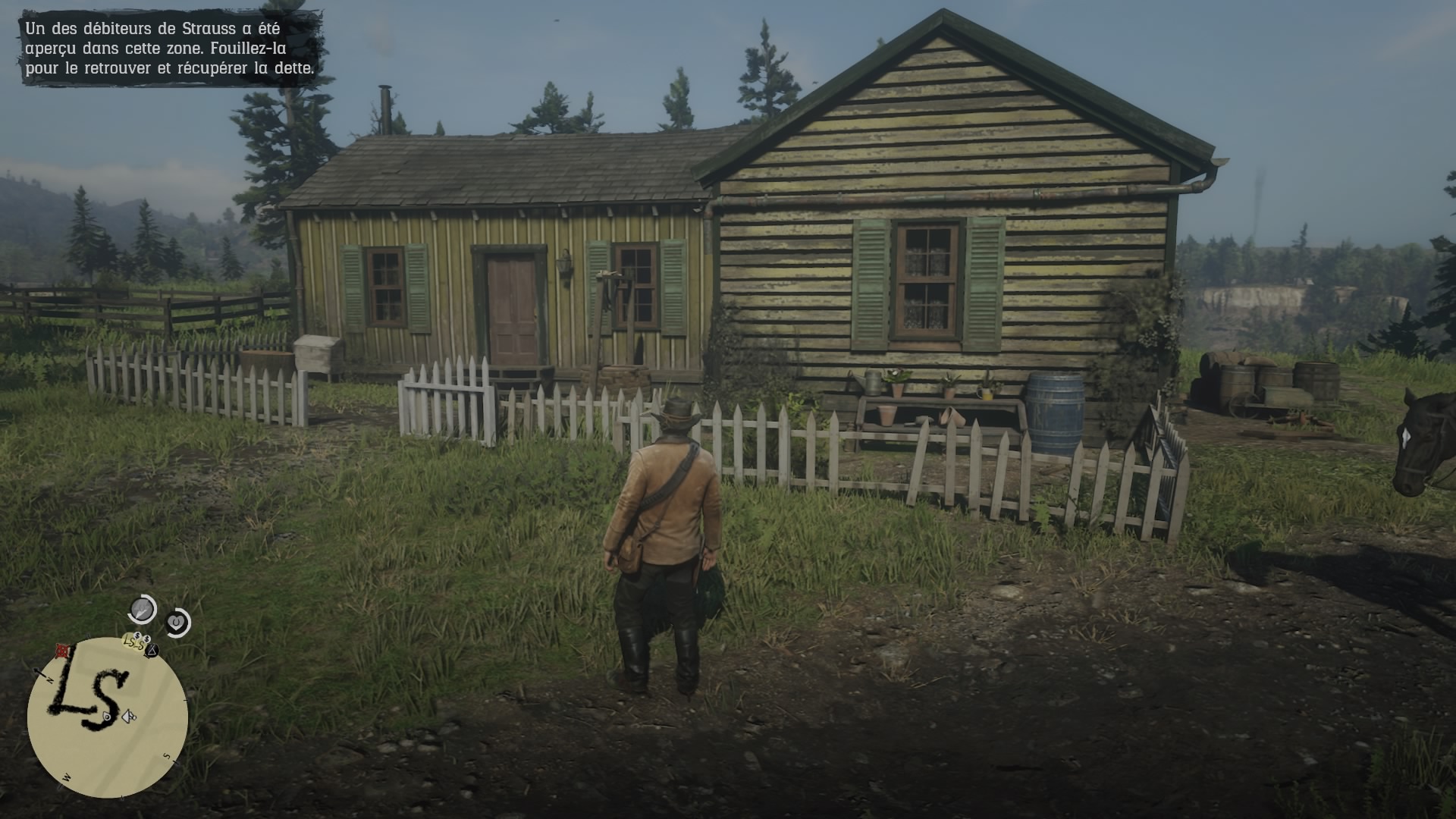Click the N compass marker on the minimap
The height and width of the screenshot is (819, 1456).
click(x=50, y=679)
